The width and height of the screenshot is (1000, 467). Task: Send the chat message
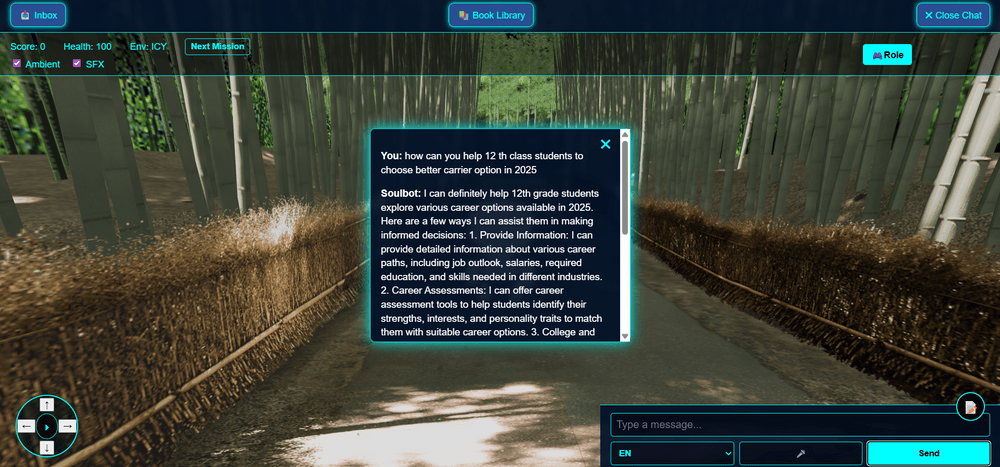pyautogui.click(x=928, y=453)
